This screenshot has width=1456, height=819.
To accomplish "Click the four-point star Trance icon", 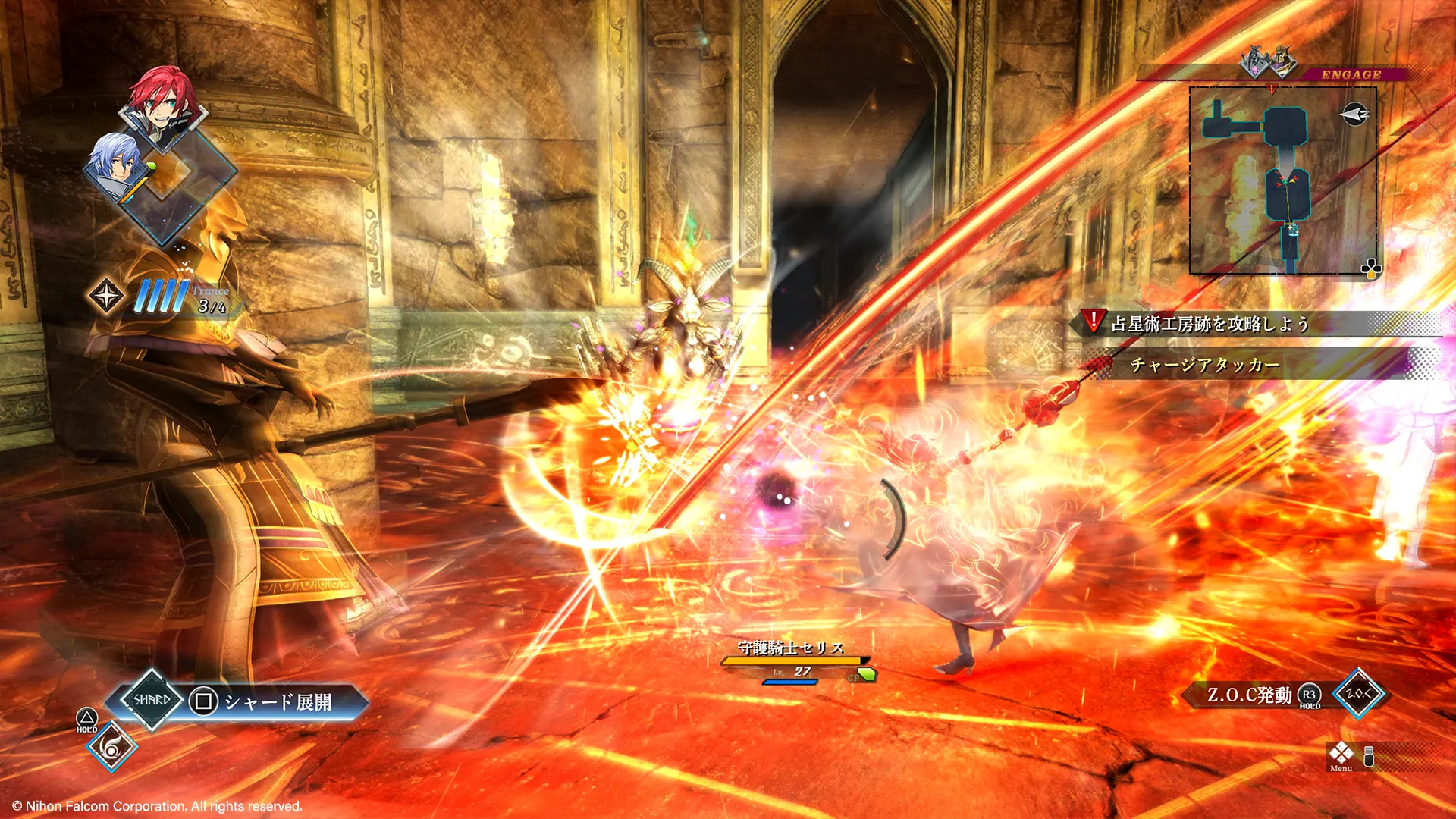I will click(106, 296).
